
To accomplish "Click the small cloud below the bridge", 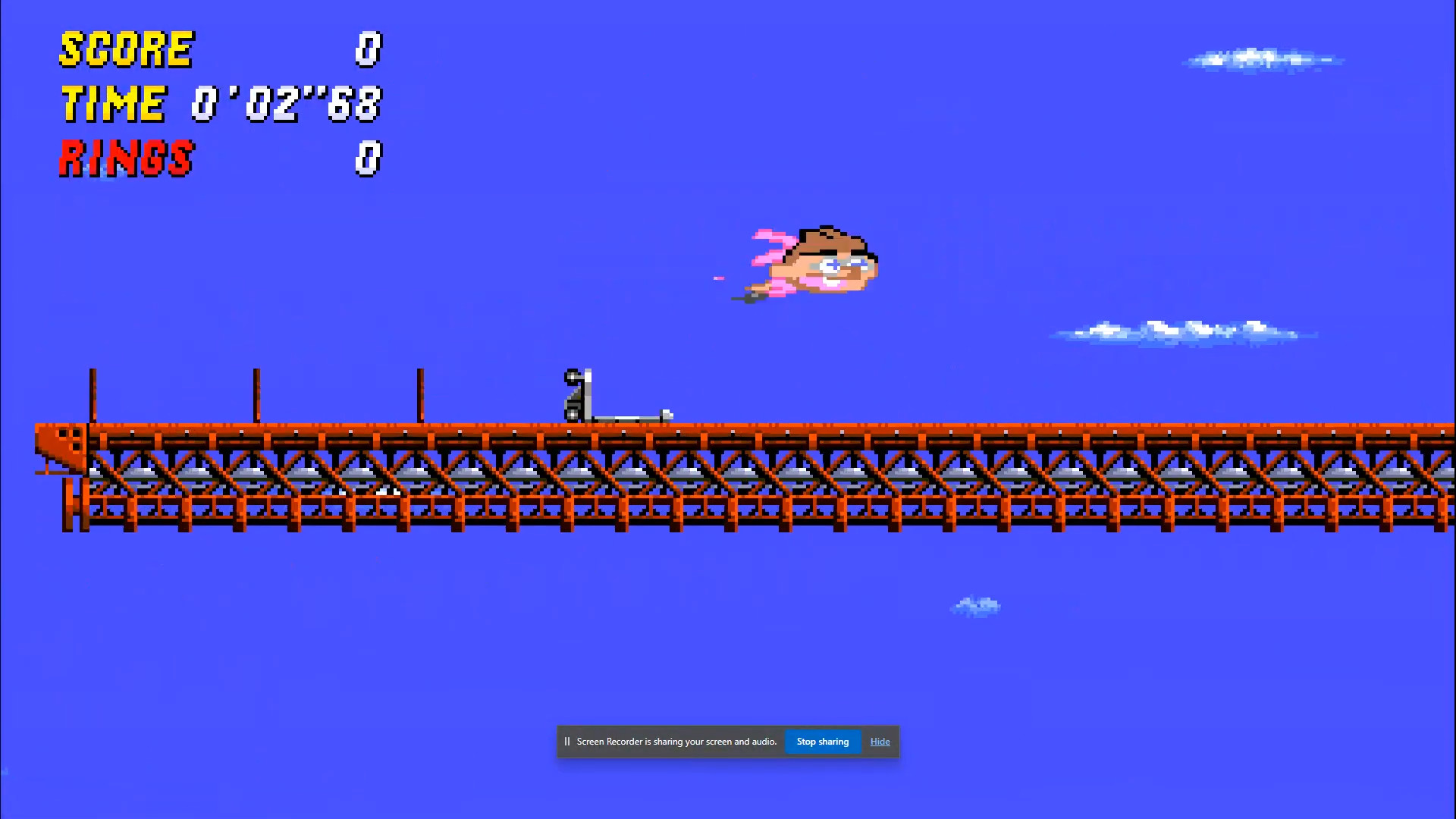I will [x=977, y=606].
